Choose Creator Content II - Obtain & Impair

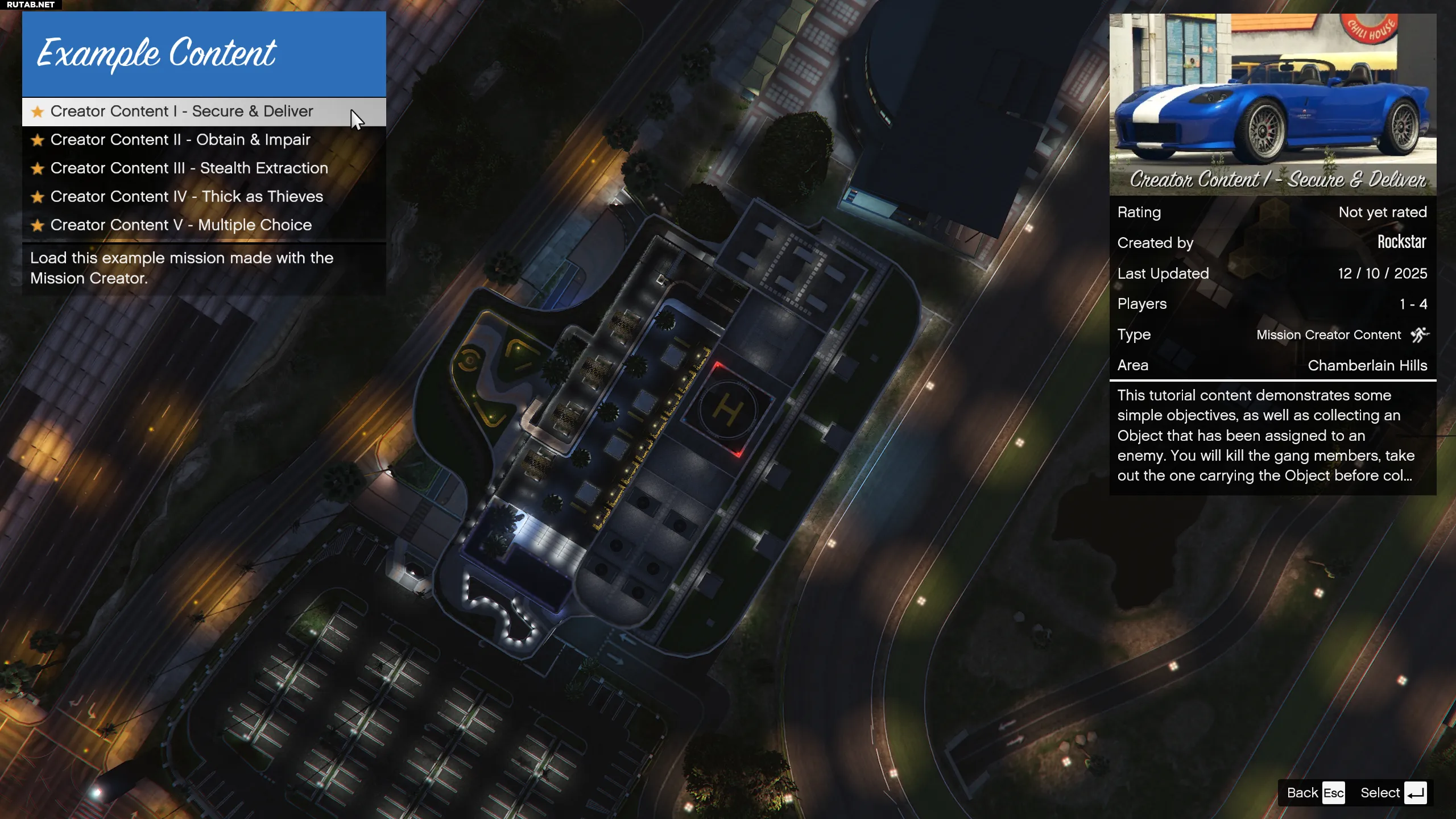180,140
